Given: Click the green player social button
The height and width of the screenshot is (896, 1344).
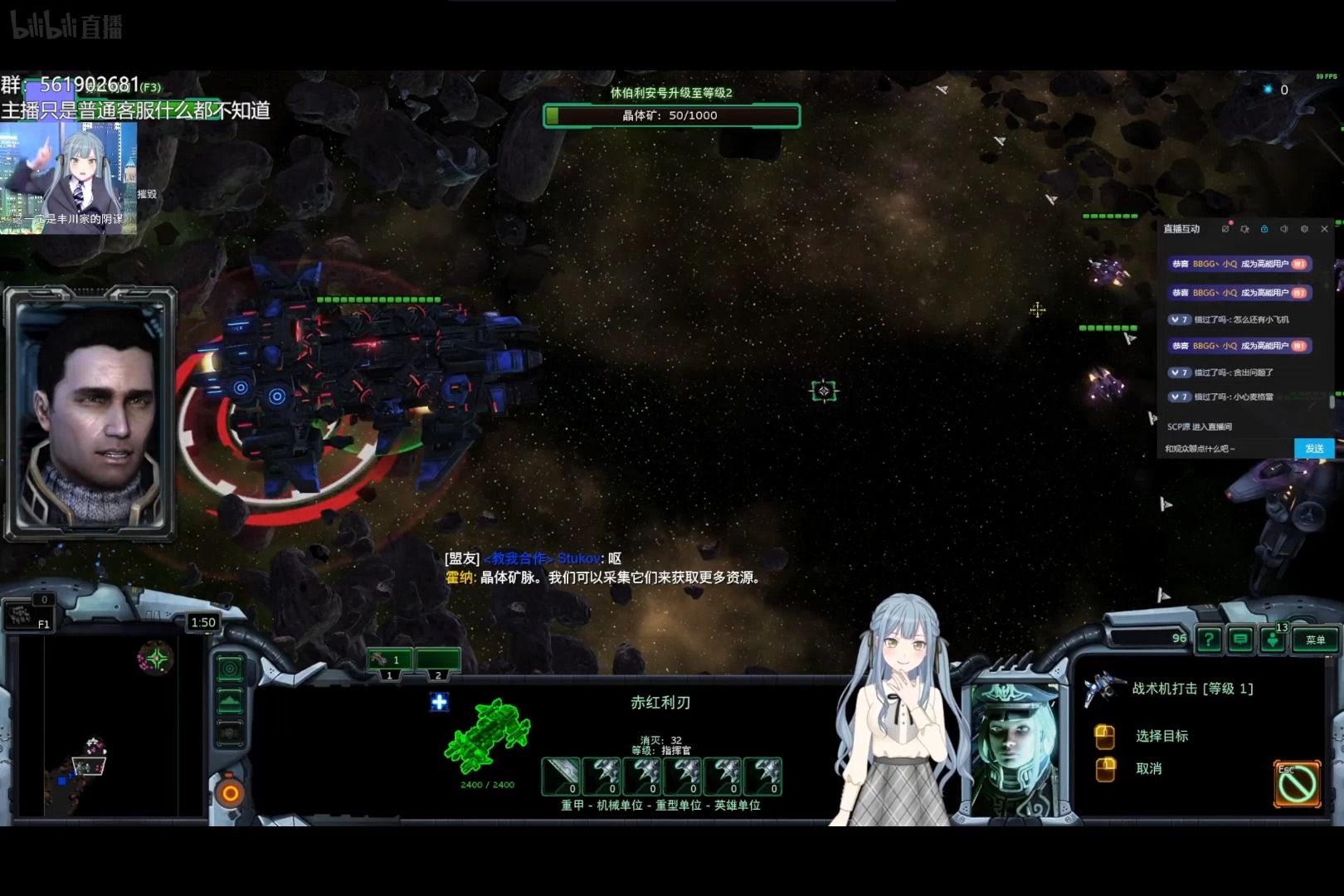Looking at the screenshot, I should (x=1273, y=640).
